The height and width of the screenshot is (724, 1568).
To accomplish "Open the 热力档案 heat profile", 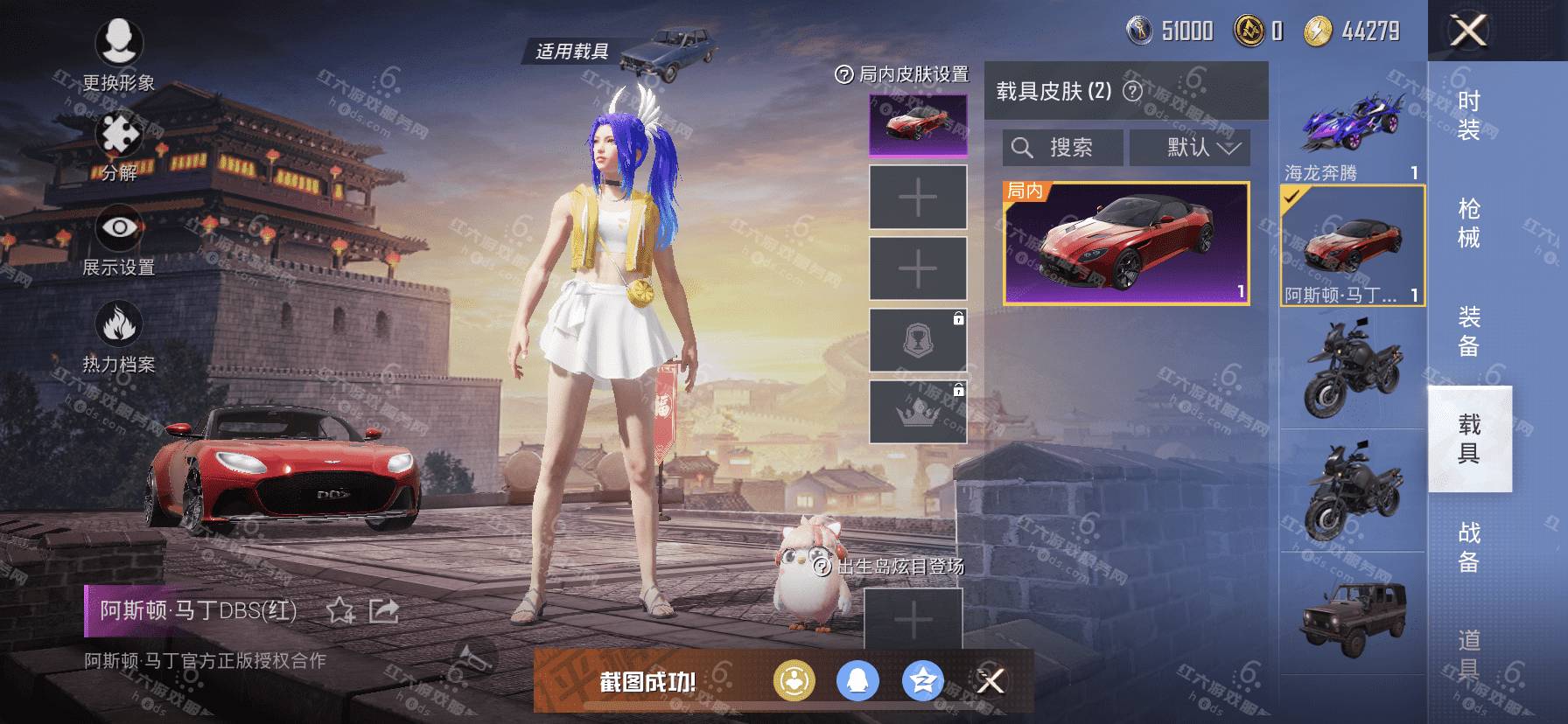I will pos(118,338).
